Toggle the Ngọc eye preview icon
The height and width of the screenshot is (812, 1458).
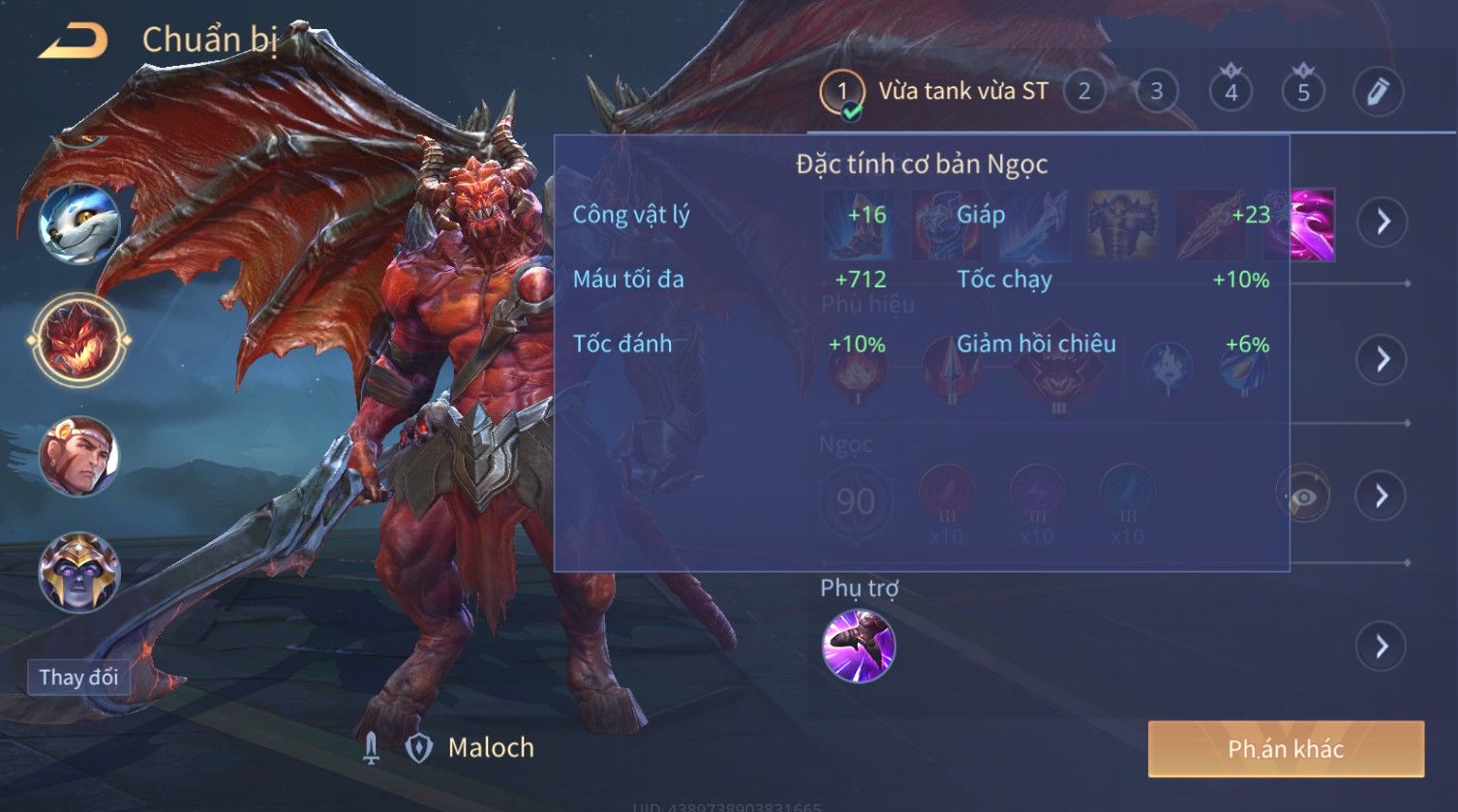click(1303, 496)
